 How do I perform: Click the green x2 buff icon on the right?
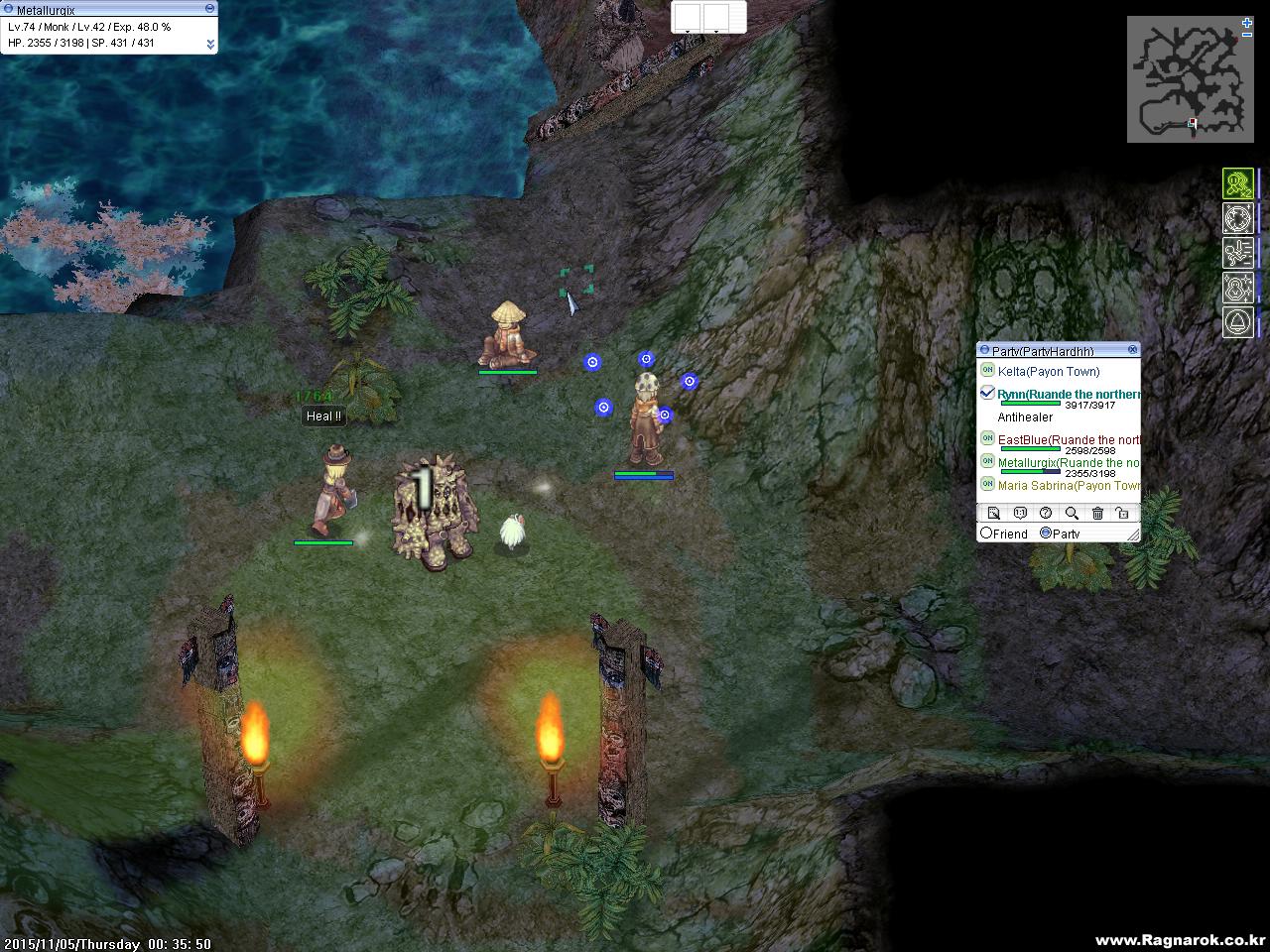coord(1238,183)
